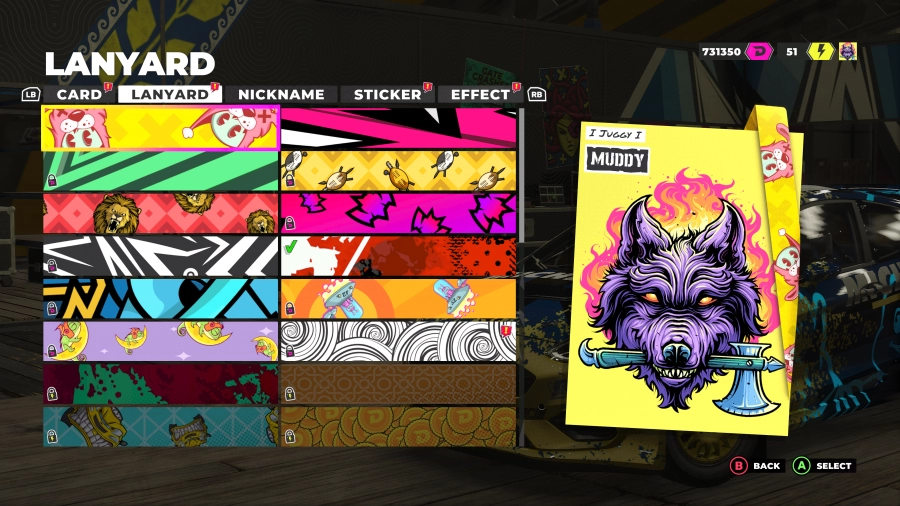Select the equipped red grunge lanyard
The image size is (900, 506).
[398, 256]
